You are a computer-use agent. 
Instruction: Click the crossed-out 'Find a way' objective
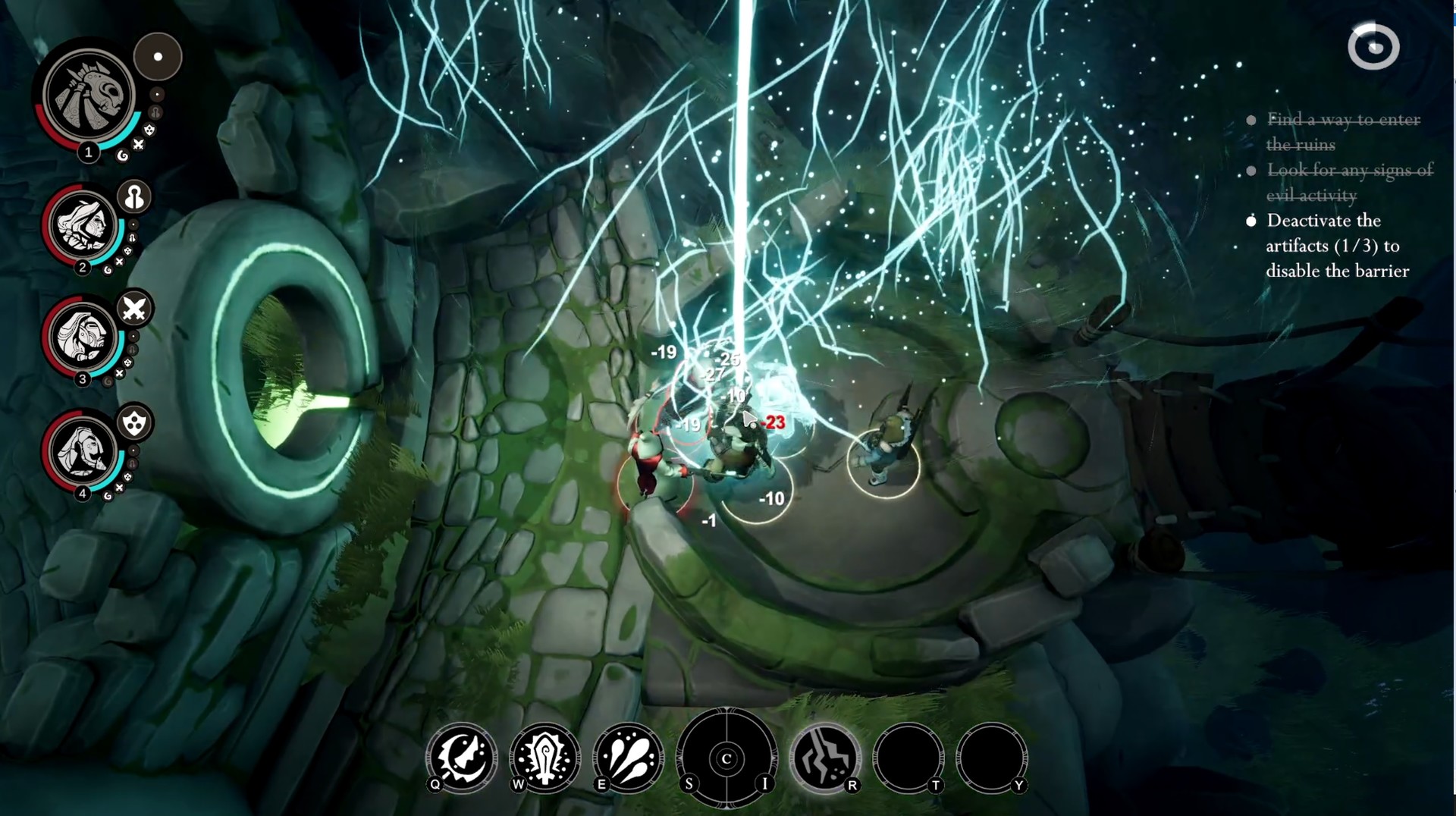(1342, 131)
